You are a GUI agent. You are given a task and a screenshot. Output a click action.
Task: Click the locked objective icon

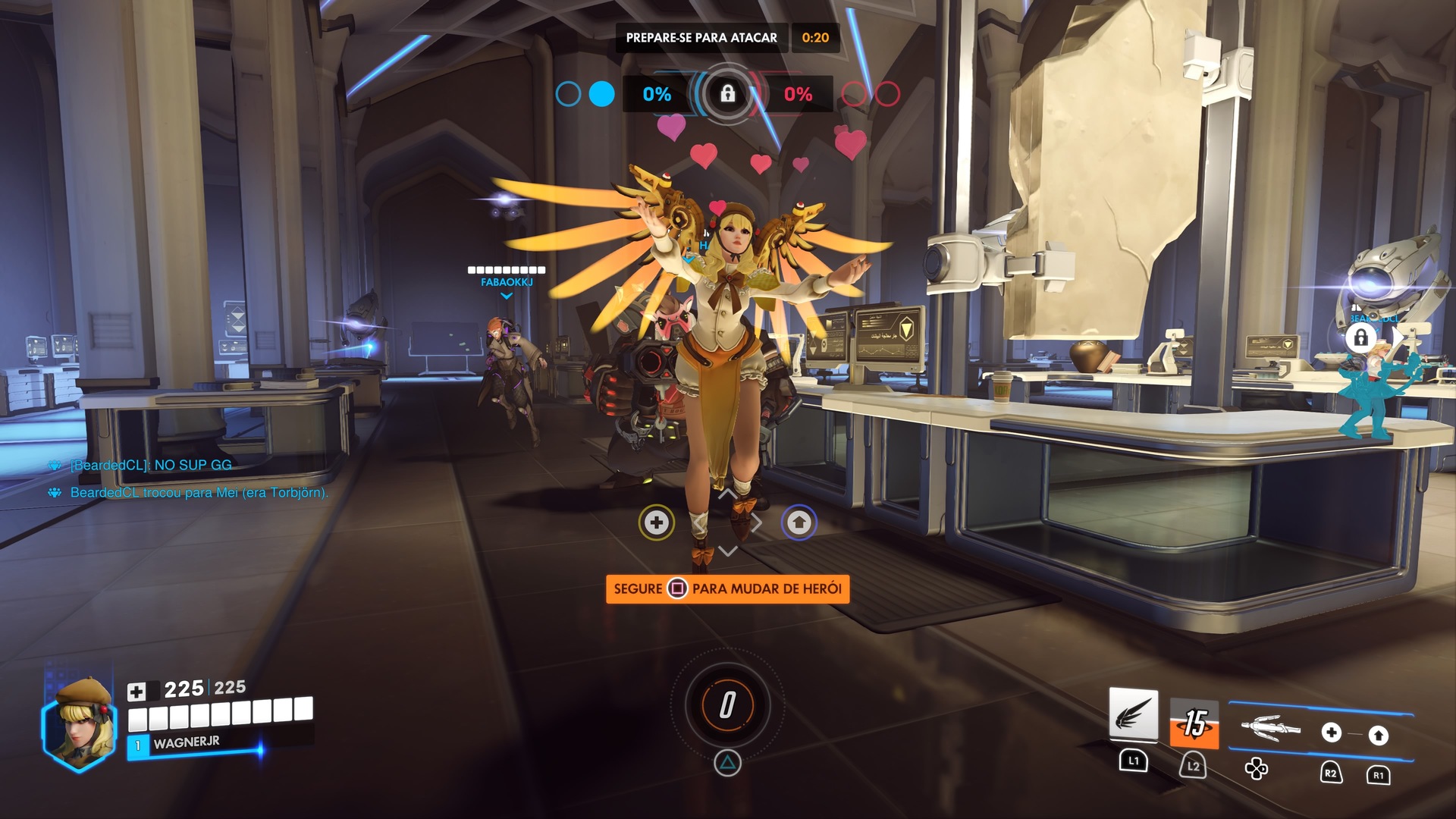click(727, 94)
